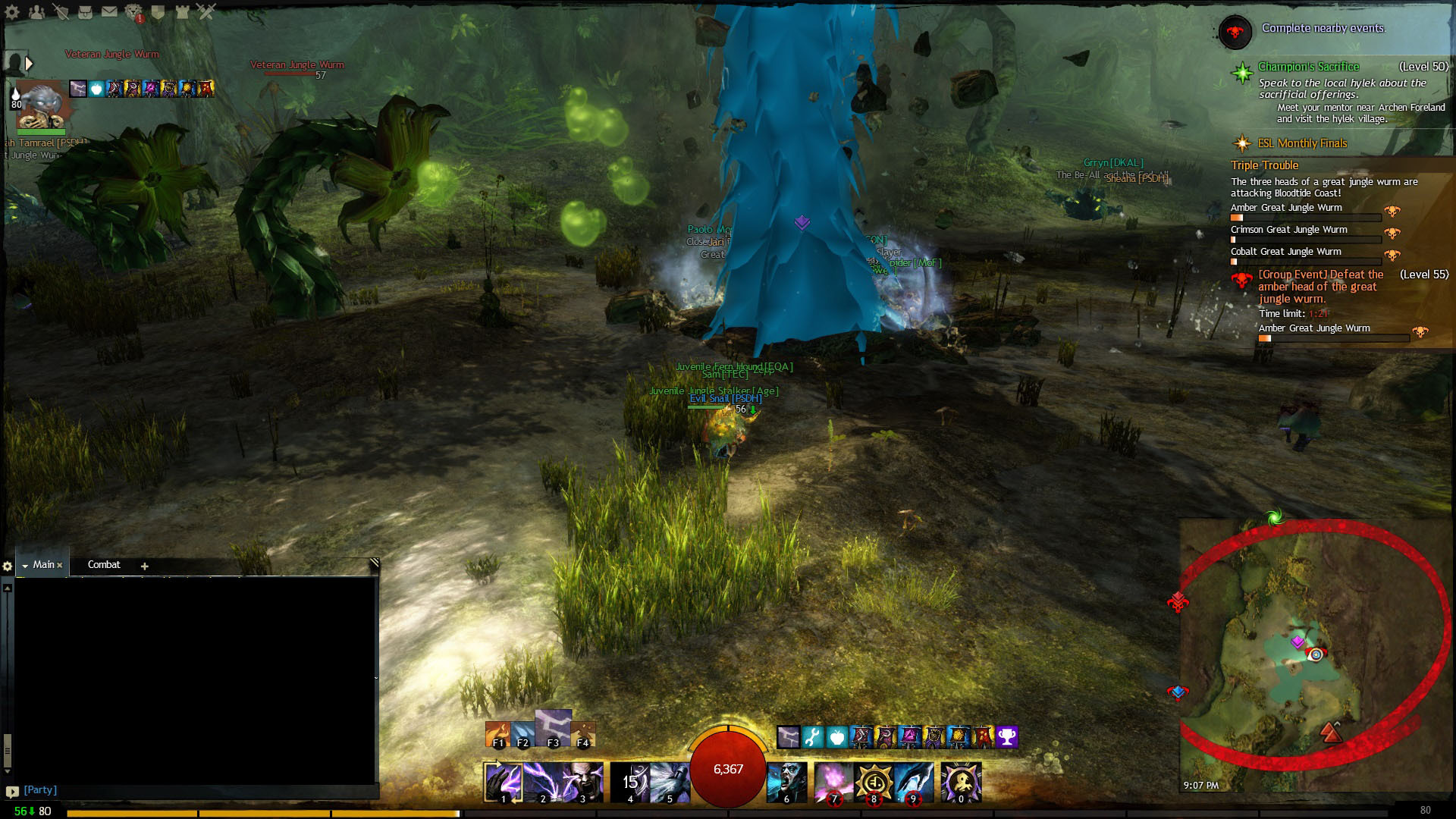Open chat options gear icon

(8, 566)
